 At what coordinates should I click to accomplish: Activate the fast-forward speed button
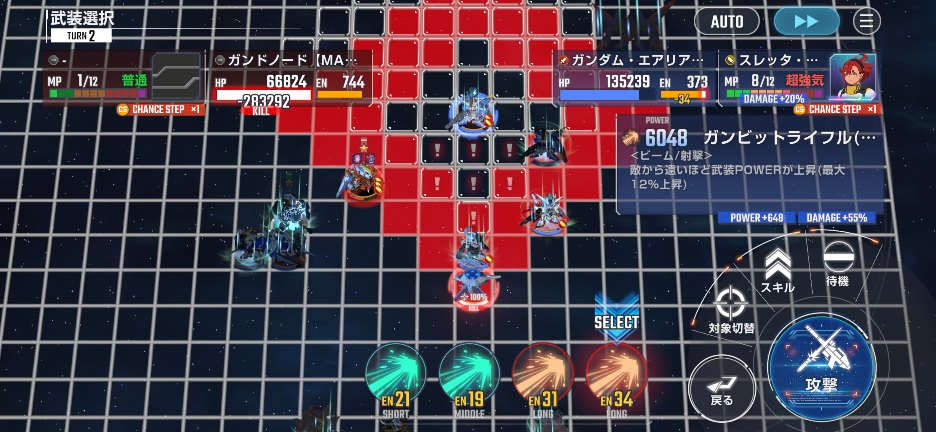tap(806, 21)
